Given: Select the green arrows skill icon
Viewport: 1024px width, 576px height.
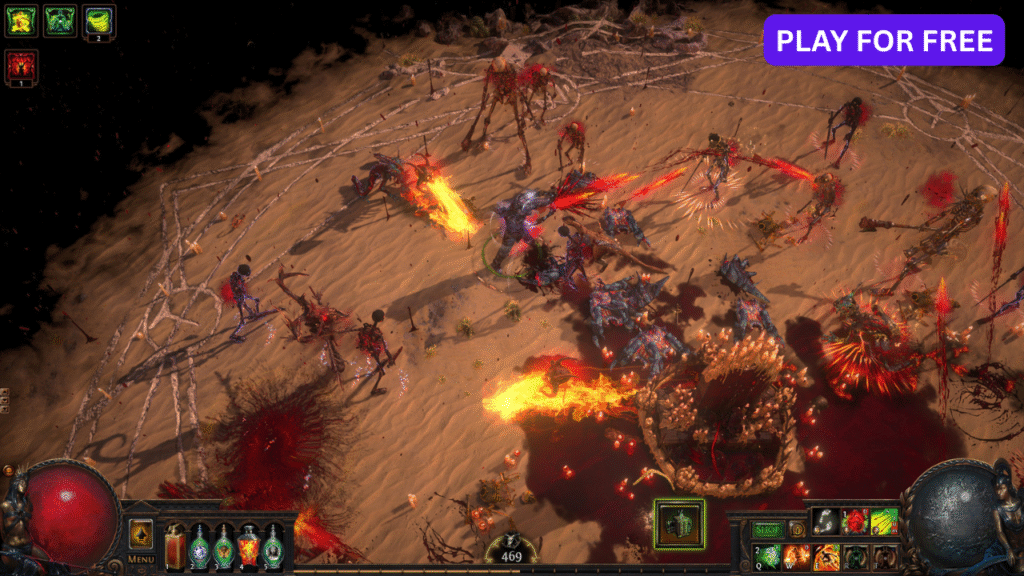Looking at the screenshot, I should 884,521.
